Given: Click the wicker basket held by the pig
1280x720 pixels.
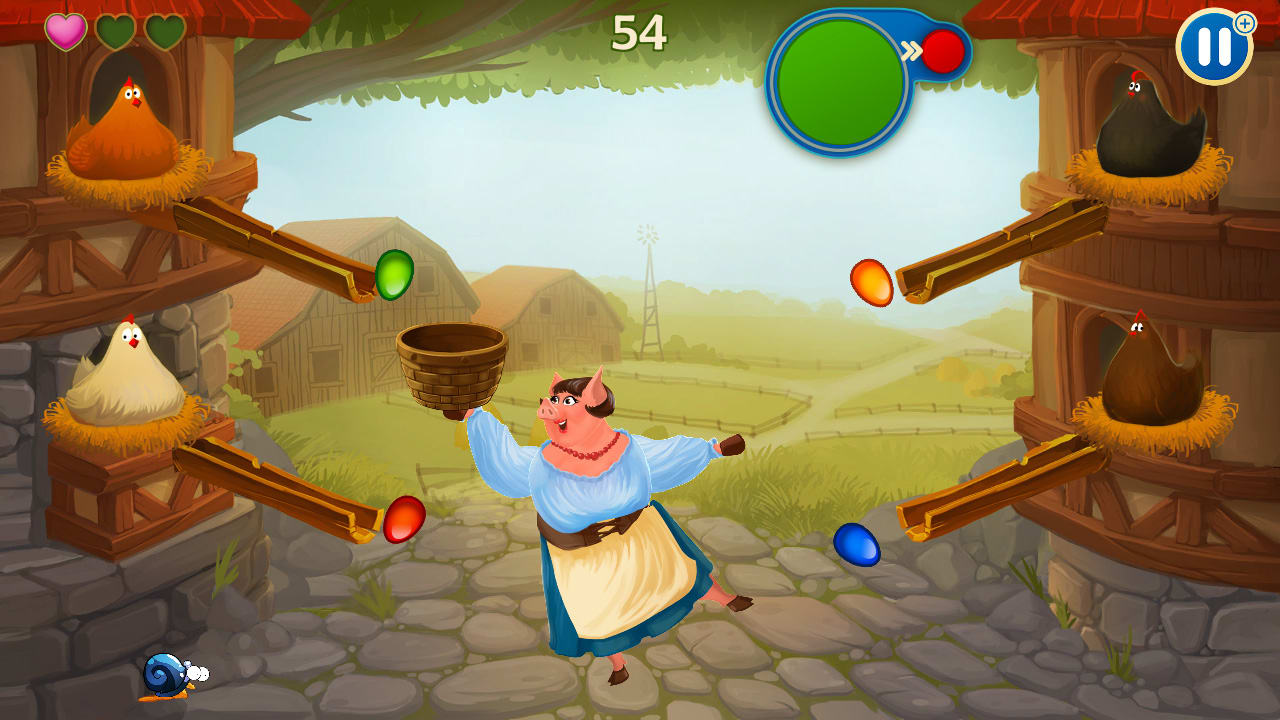Looking at the screenshot, I should coord(452,363).
